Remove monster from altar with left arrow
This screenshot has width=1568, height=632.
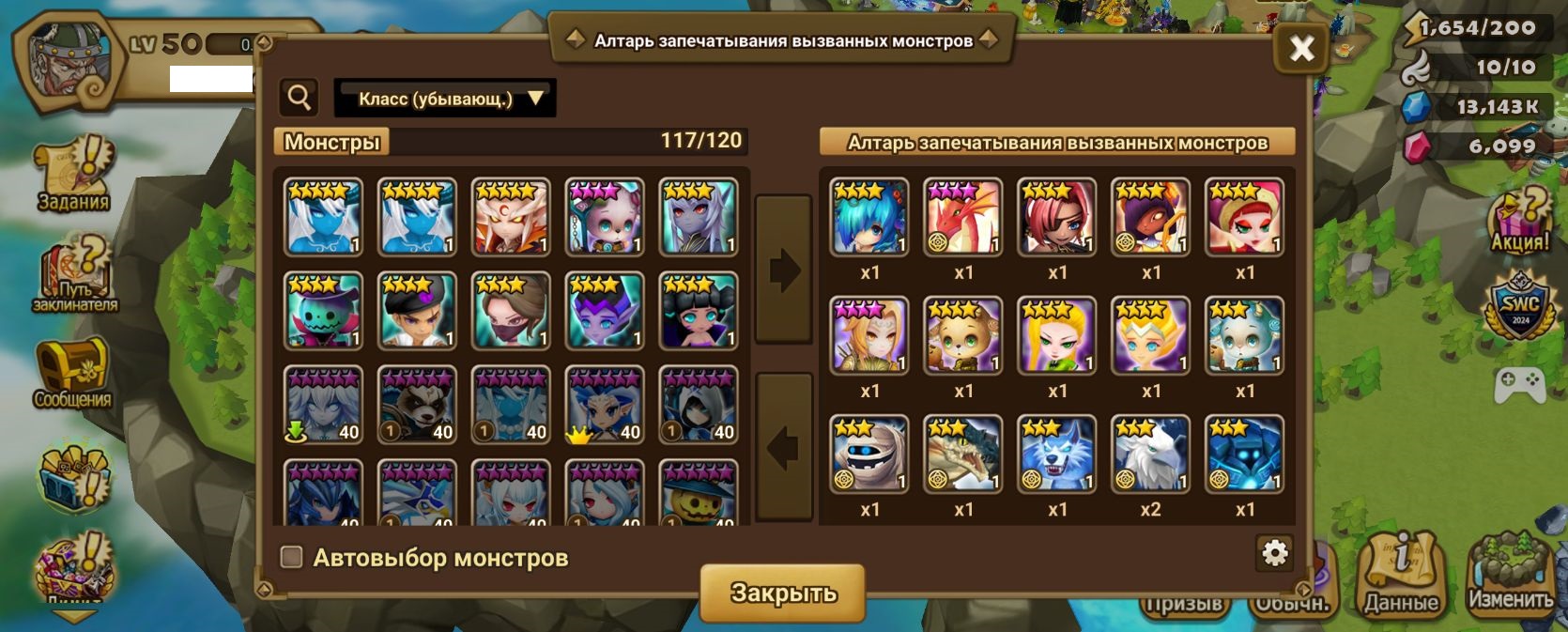(783, 447)
